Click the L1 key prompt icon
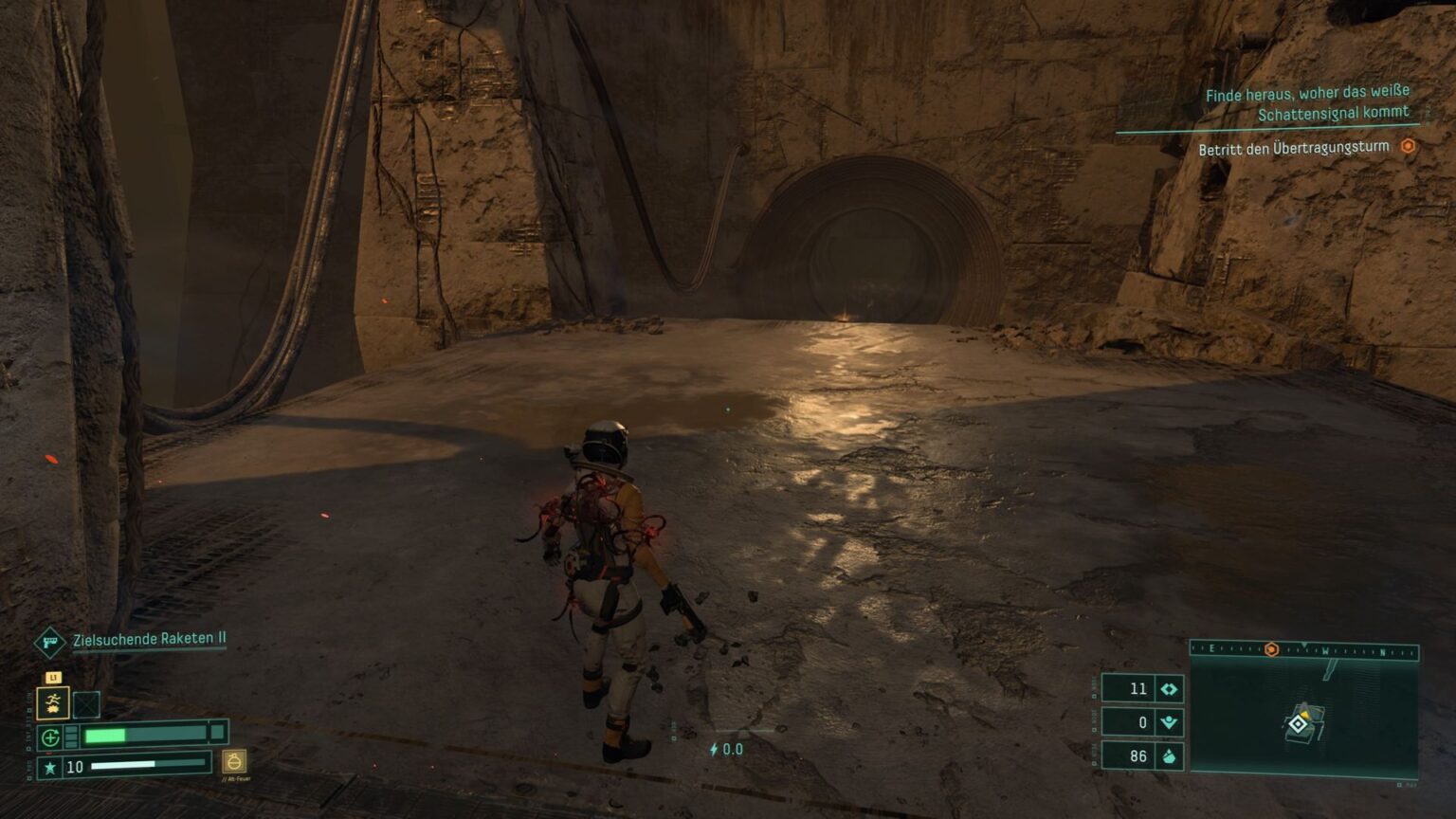 coord(54,677)
